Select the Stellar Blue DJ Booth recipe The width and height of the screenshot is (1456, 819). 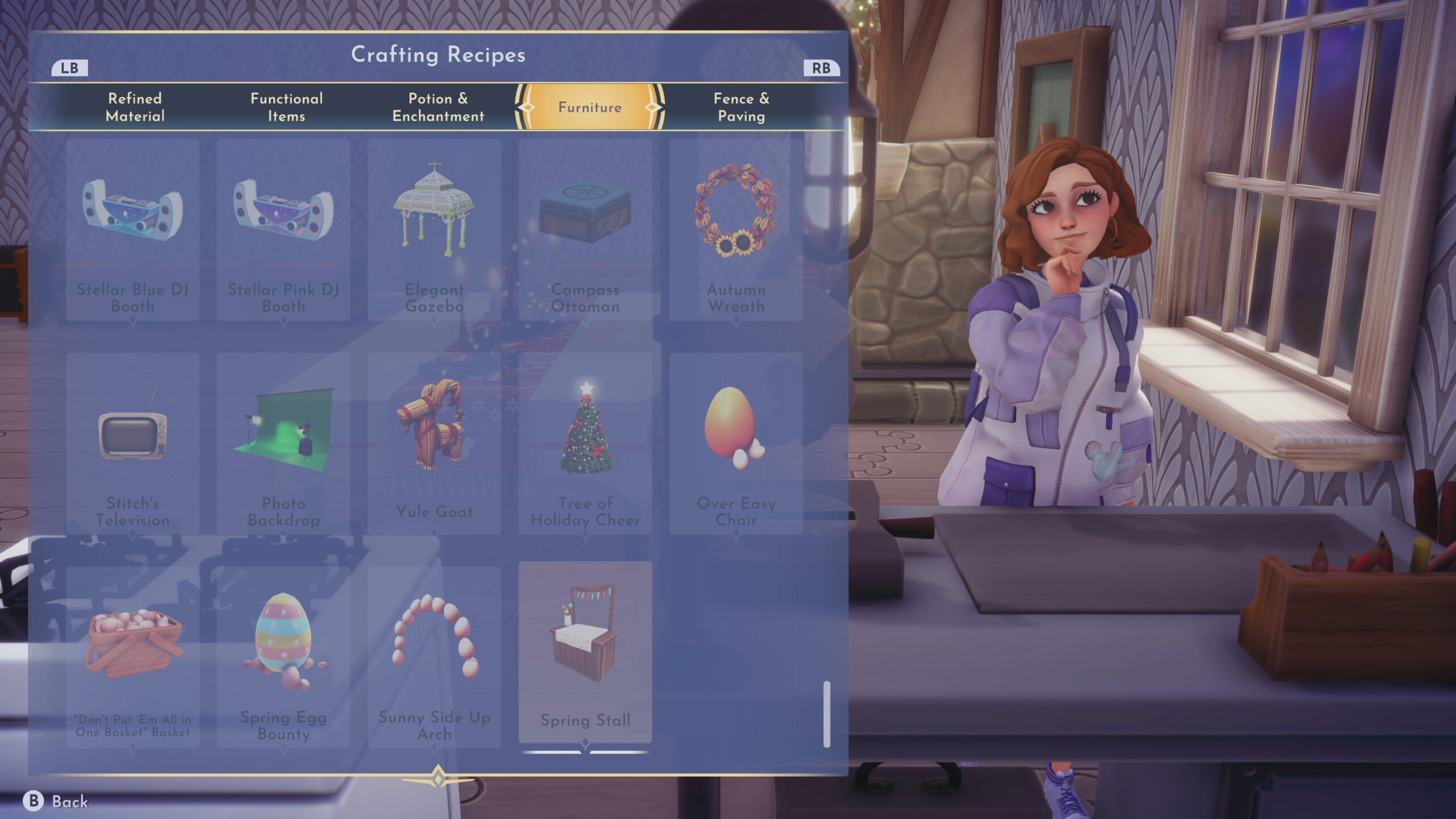point(133,230)
